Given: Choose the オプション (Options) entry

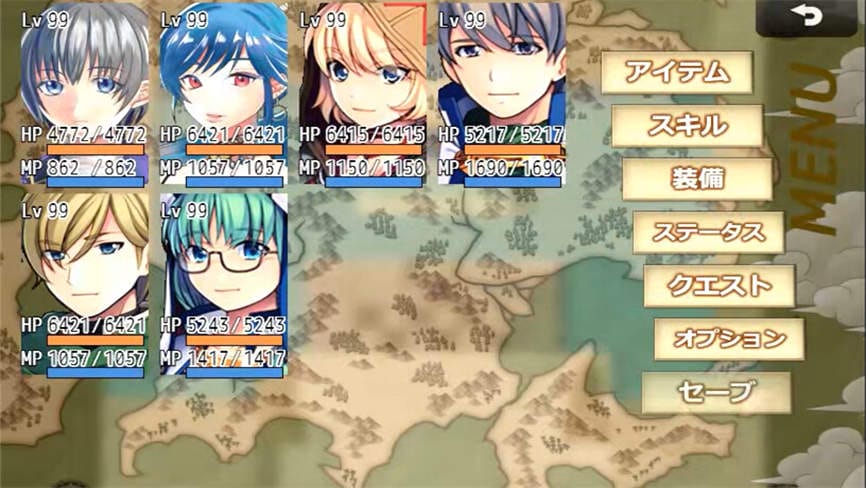Looking at the screenshot, I should pyautogui.click(x=729, y=339).
